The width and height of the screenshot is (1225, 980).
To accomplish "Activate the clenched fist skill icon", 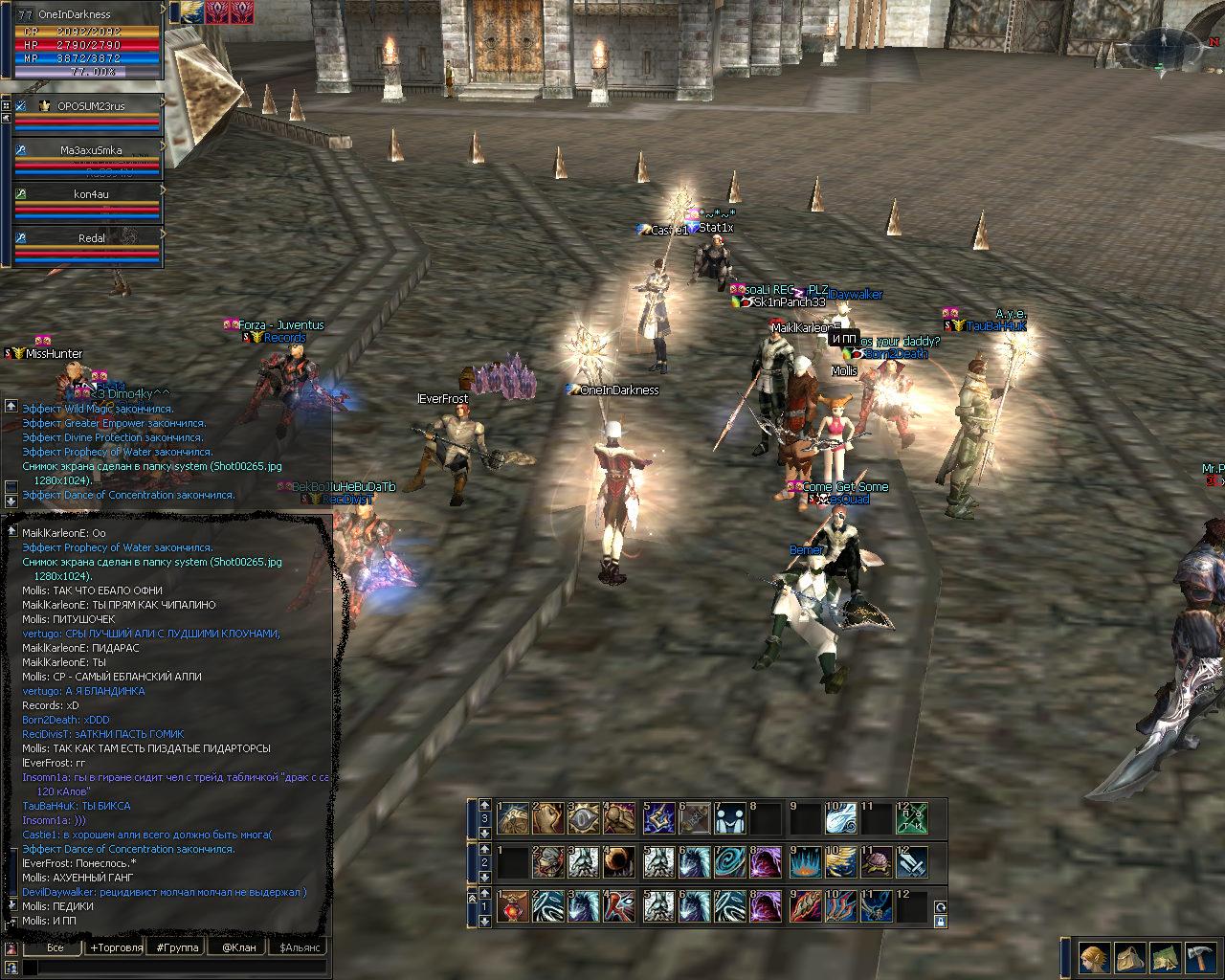I will pos(548,819).
